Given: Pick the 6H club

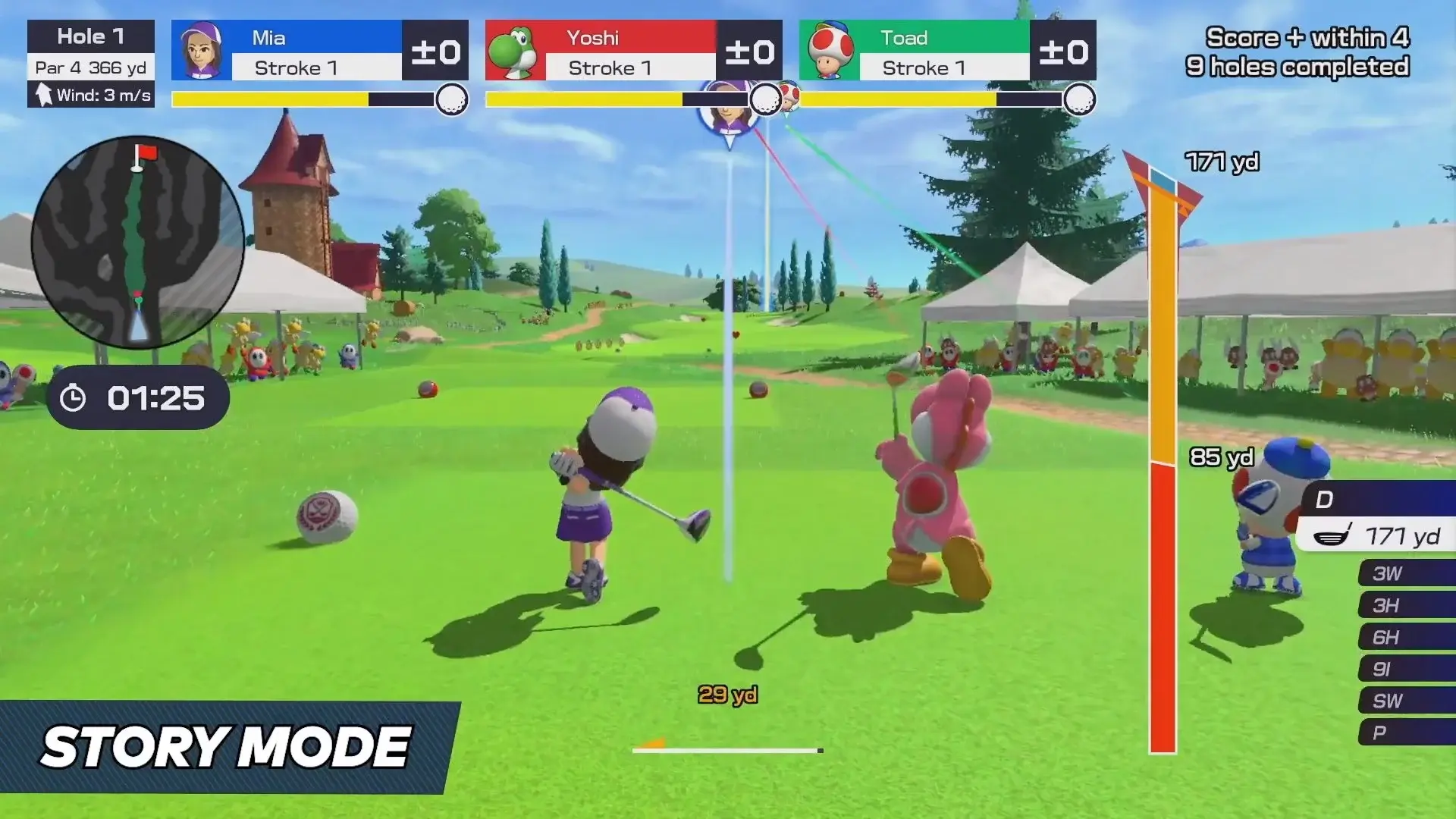Looking at the screenshot, I should click(1405, 637).
